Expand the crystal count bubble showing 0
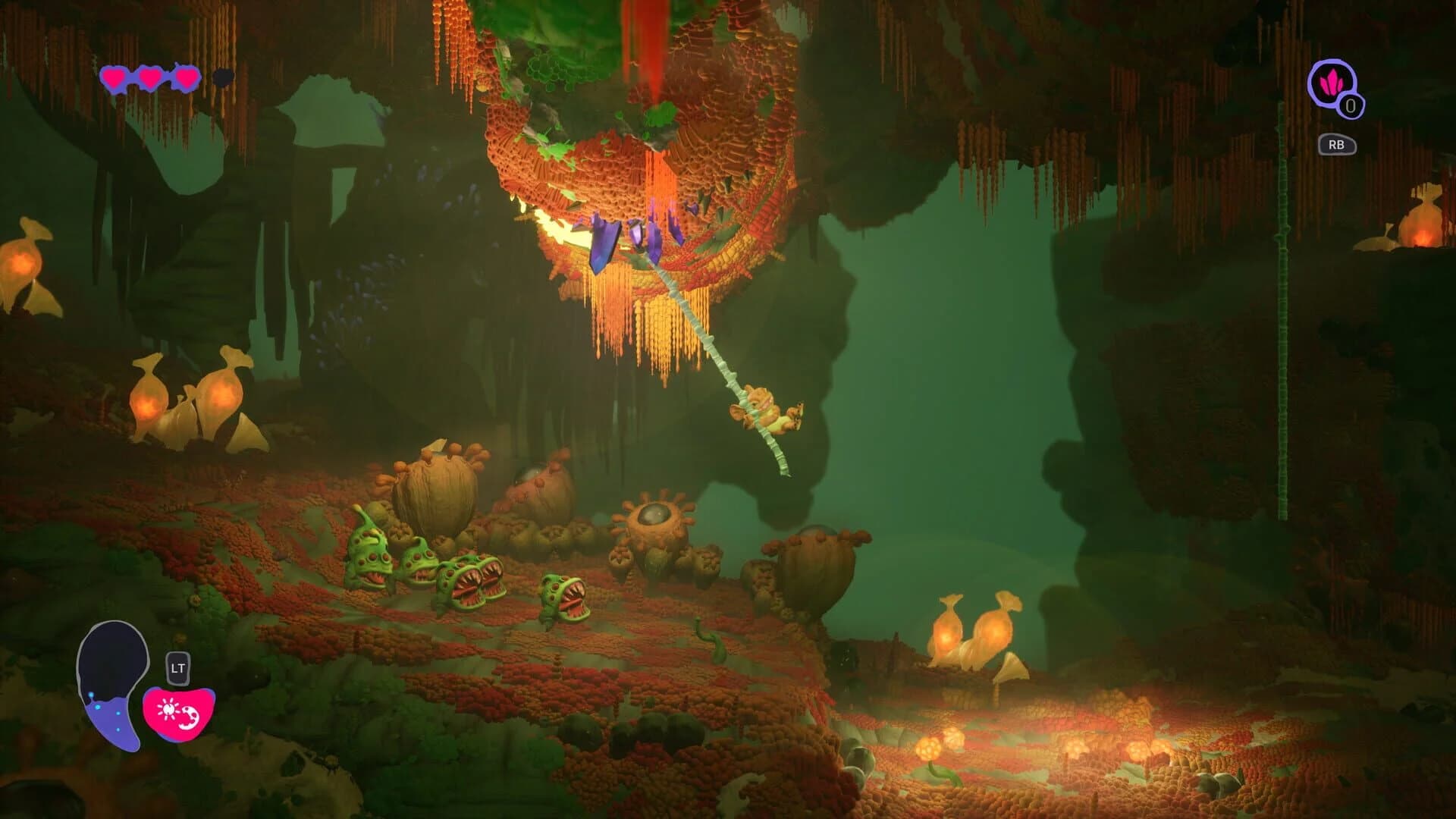This screenshot has height=819, width=1456. click(x=1351, y=106)
